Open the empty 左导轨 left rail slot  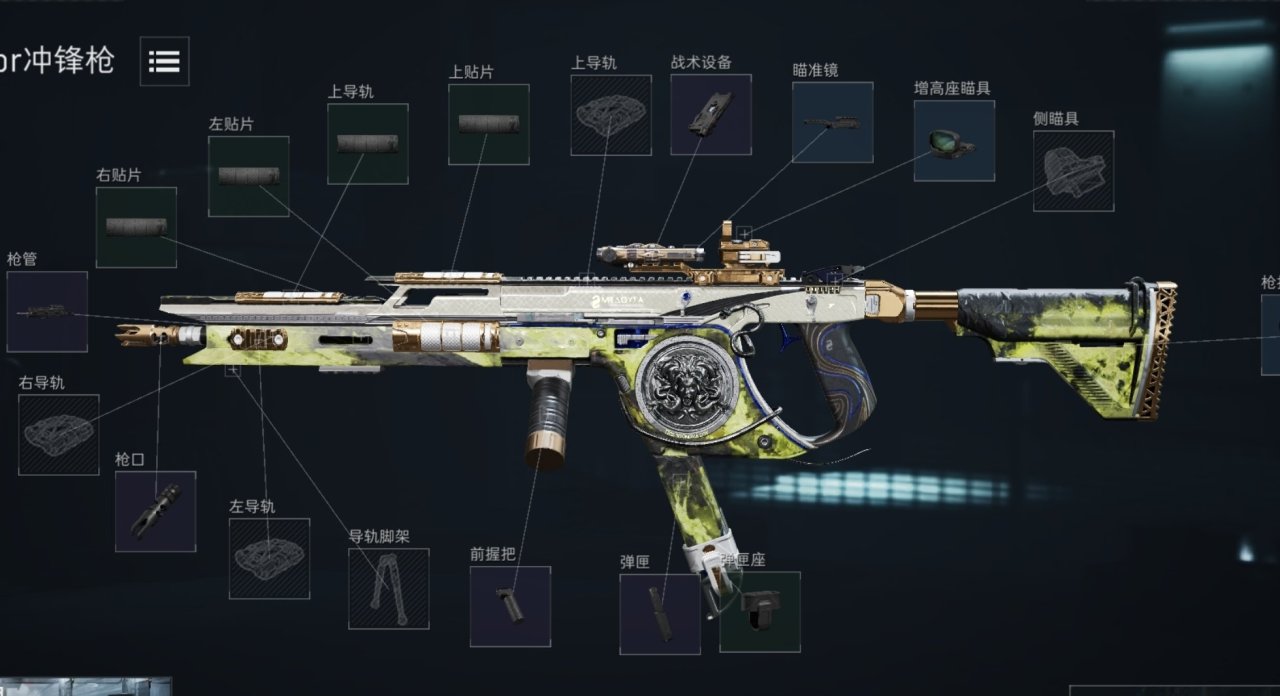coord(269,558)
